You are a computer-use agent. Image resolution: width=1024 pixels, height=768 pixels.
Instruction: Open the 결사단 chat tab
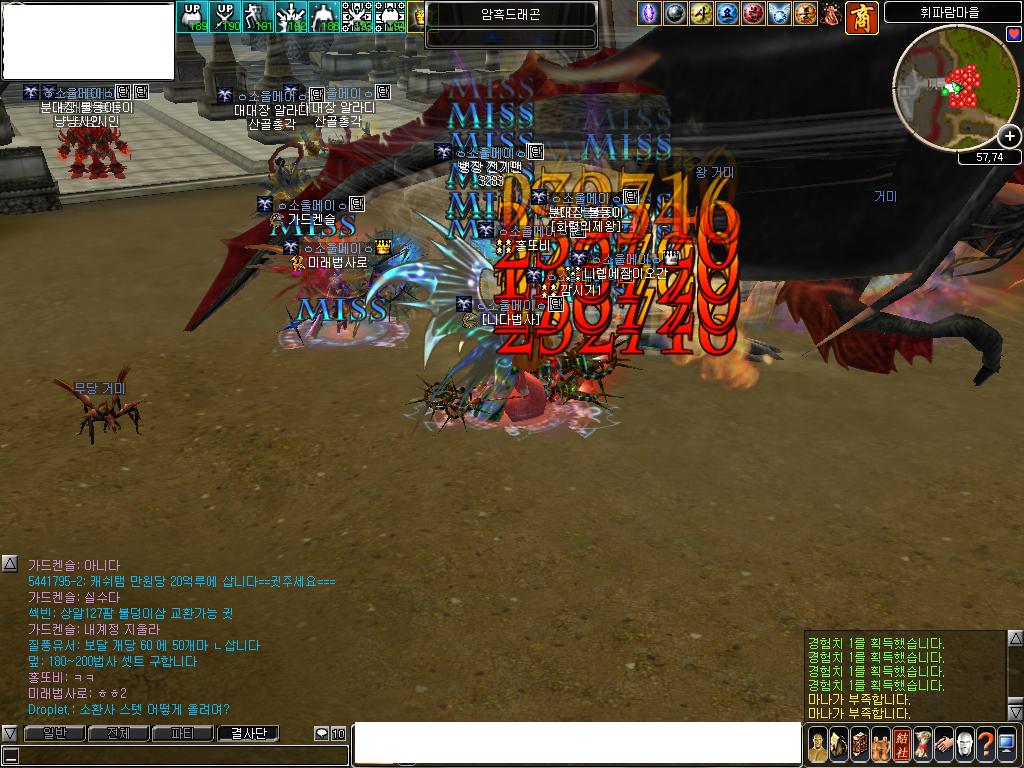(249, 733)
